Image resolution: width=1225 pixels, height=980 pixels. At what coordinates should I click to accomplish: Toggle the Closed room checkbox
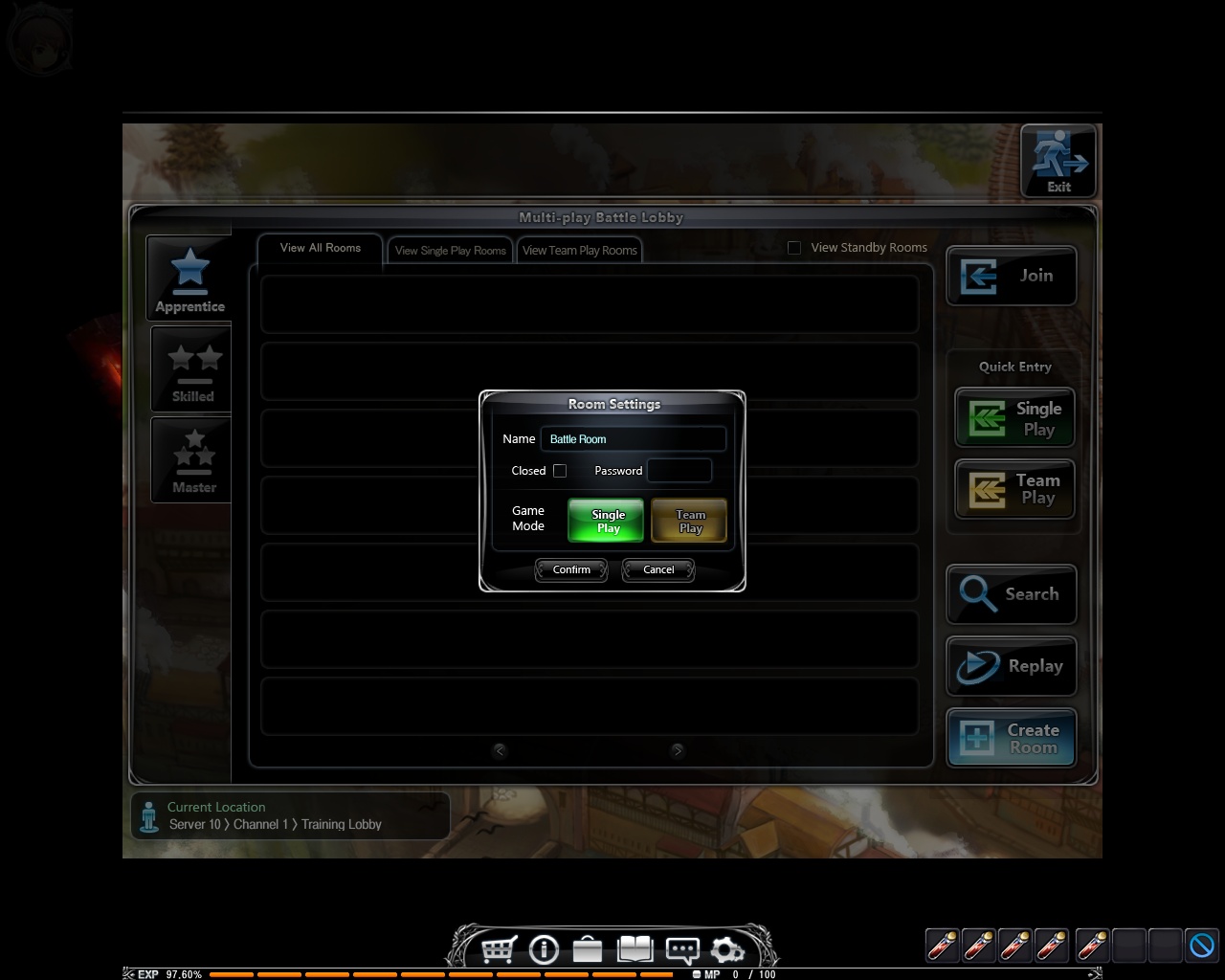tap(560, 471)
